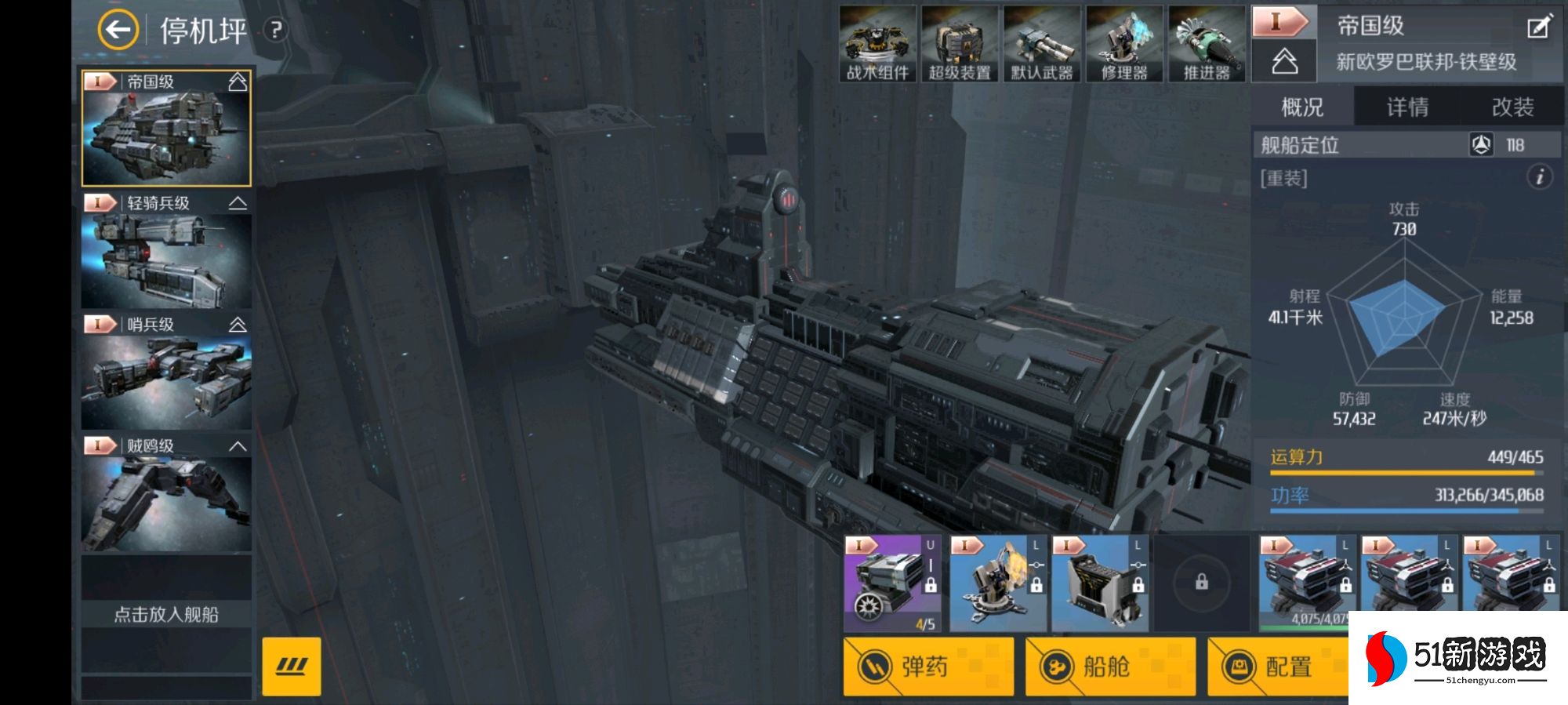Select the 轻骑兵级 ship thumbnail
Screen dimensions: 1568x705
pyautogui.click(x=166, y=251)
